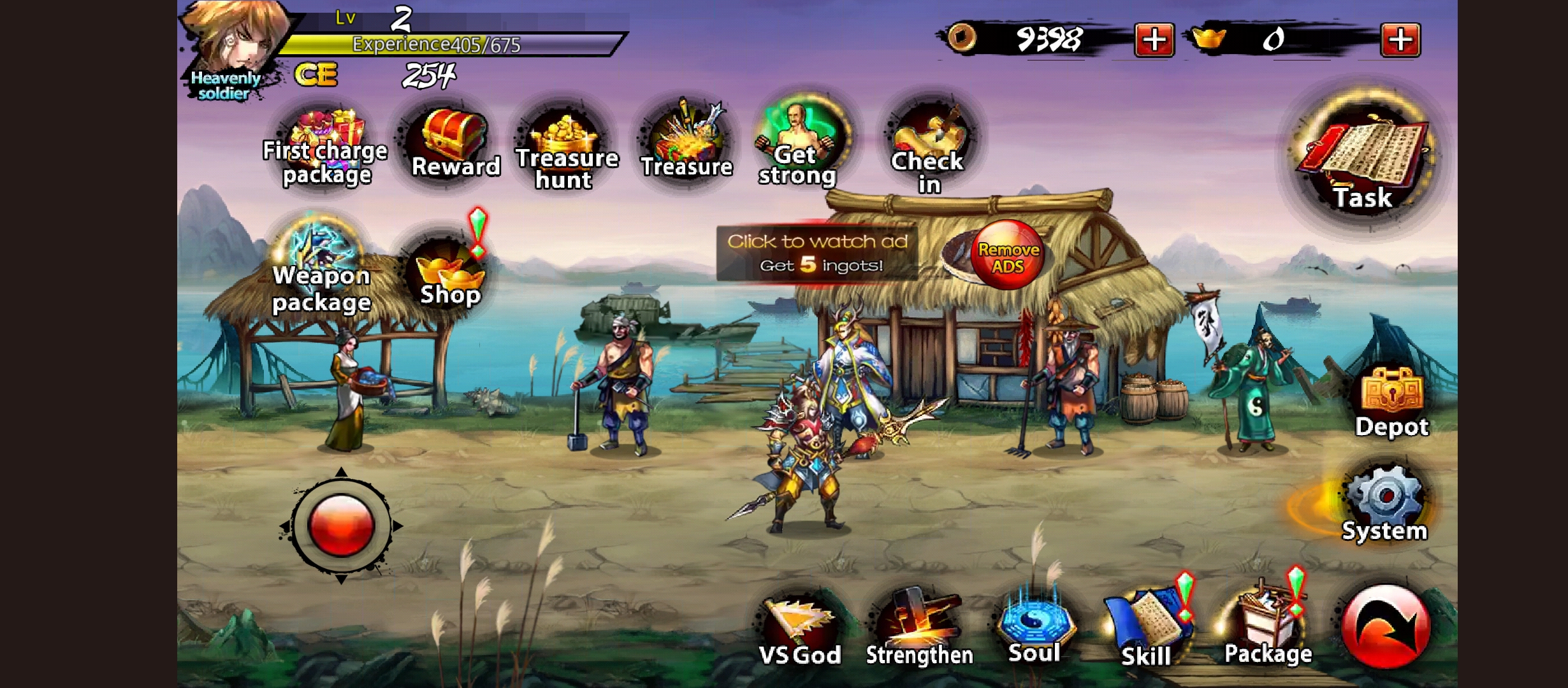Open the Package inventory
Viewport: 1568px width, 688px height.
point(1267,627)
